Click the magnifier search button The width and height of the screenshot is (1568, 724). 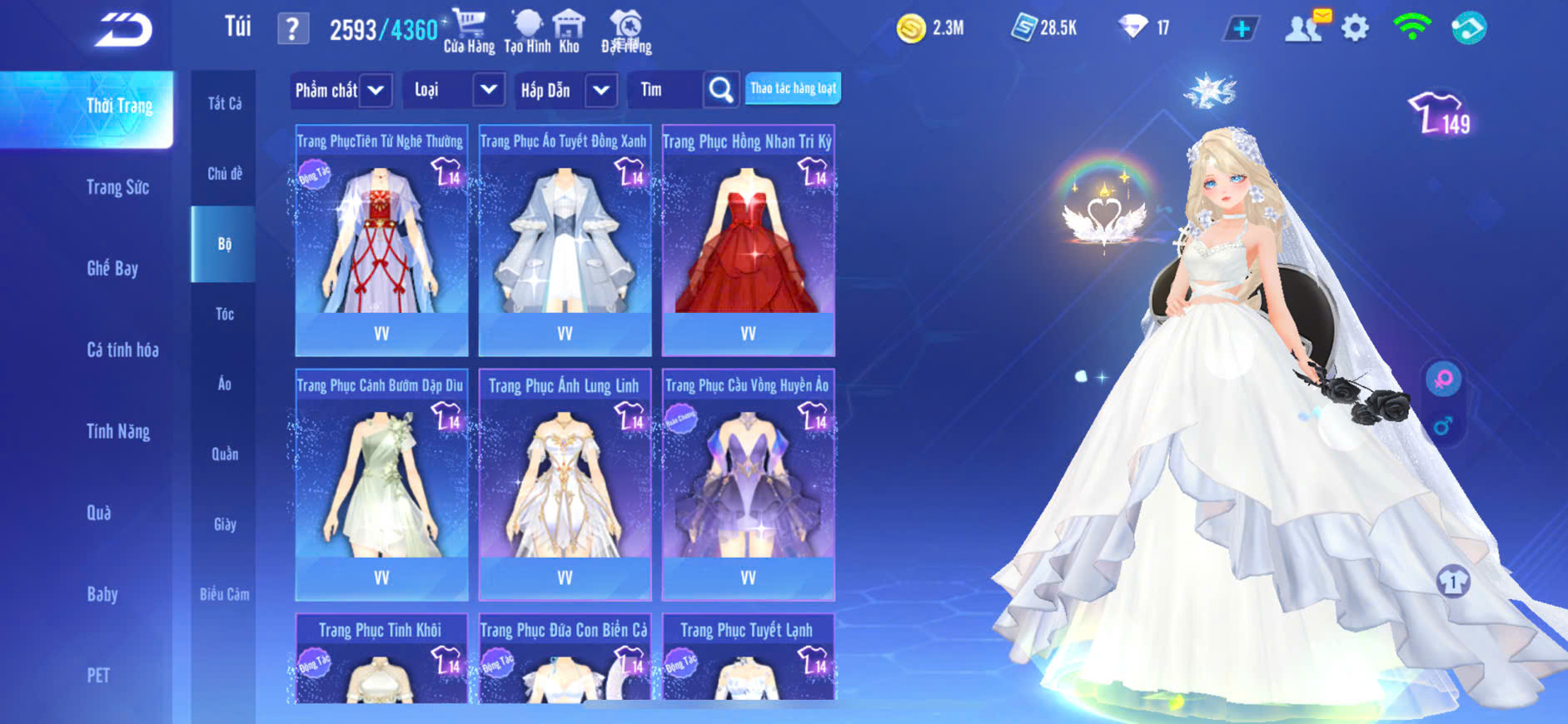pyautogui.click(x=721, y=90)
